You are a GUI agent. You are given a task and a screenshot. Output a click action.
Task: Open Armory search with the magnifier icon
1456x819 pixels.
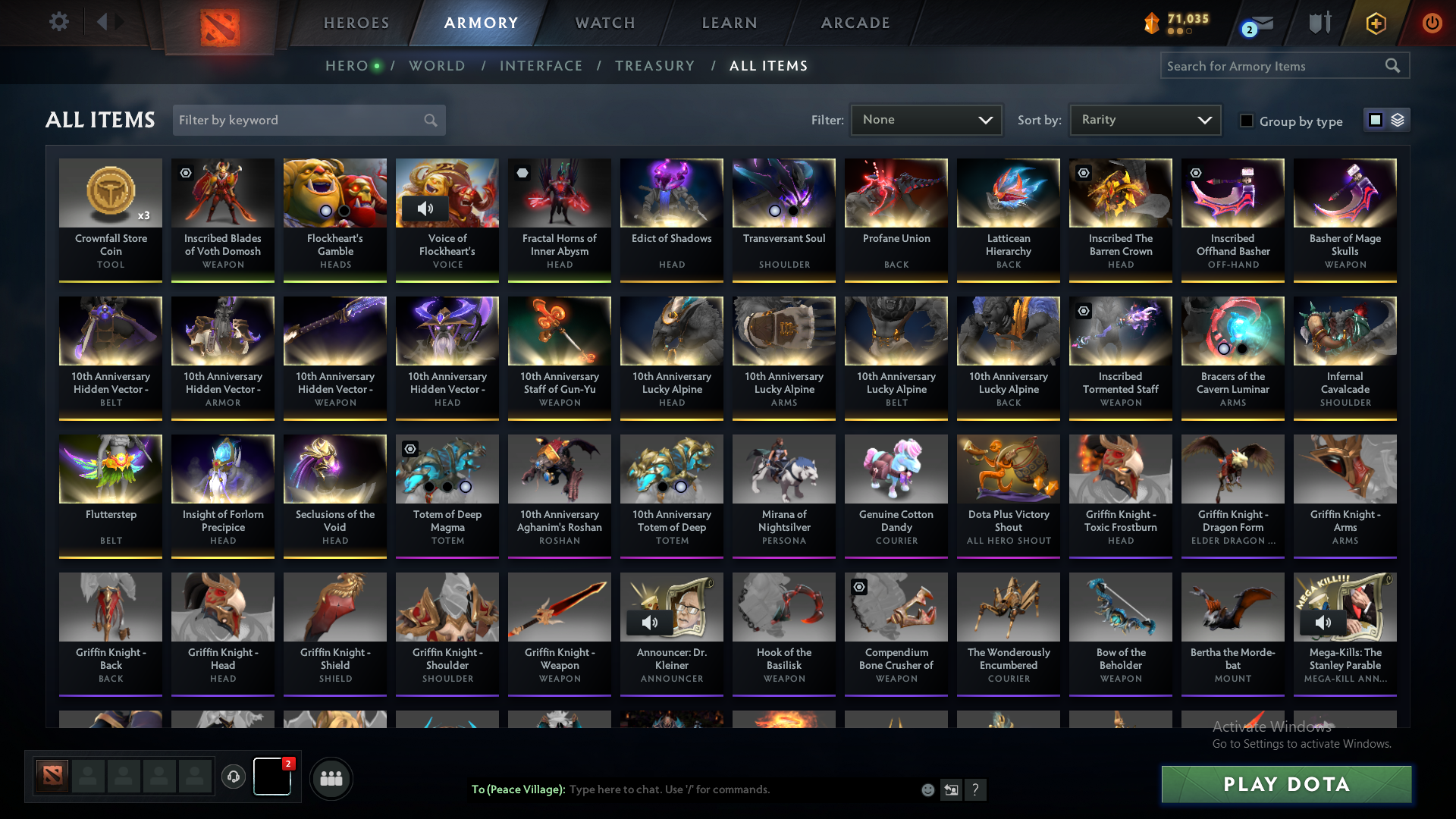1394,66
